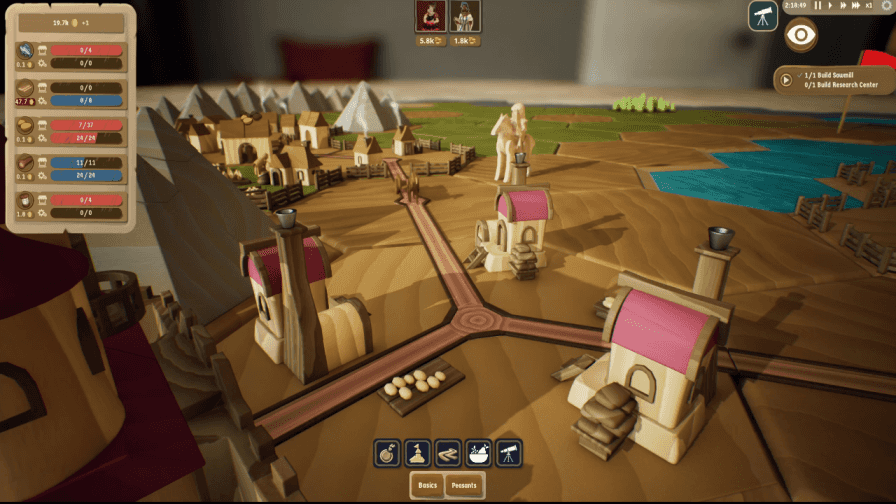Toggle the eye visibility button
Image resolution: width=896 pixels, height=504 pixels.
coord(800,35)
